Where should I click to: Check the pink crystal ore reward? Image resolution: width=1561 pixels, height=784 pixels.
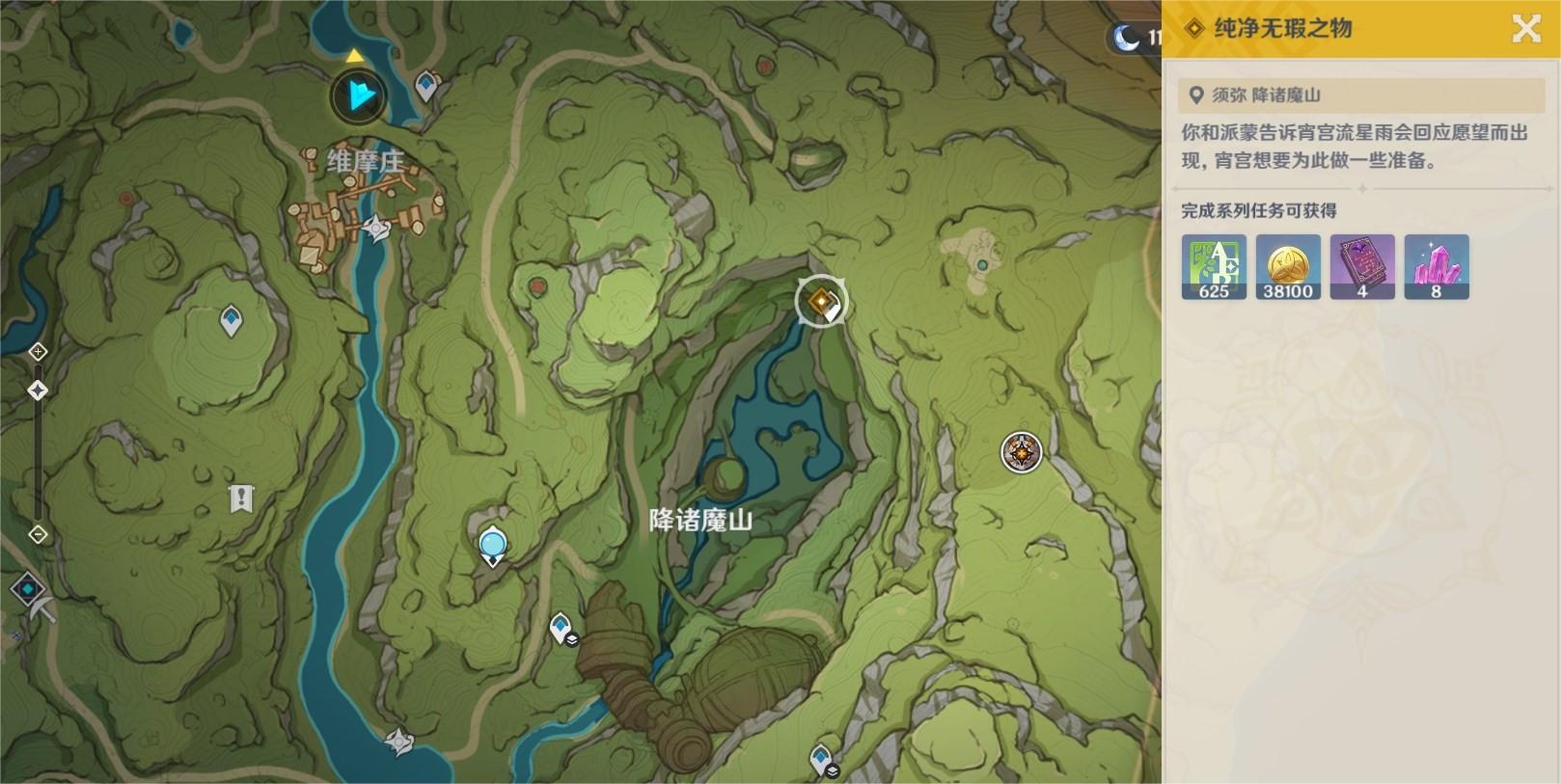click(x=1437, y=267)
